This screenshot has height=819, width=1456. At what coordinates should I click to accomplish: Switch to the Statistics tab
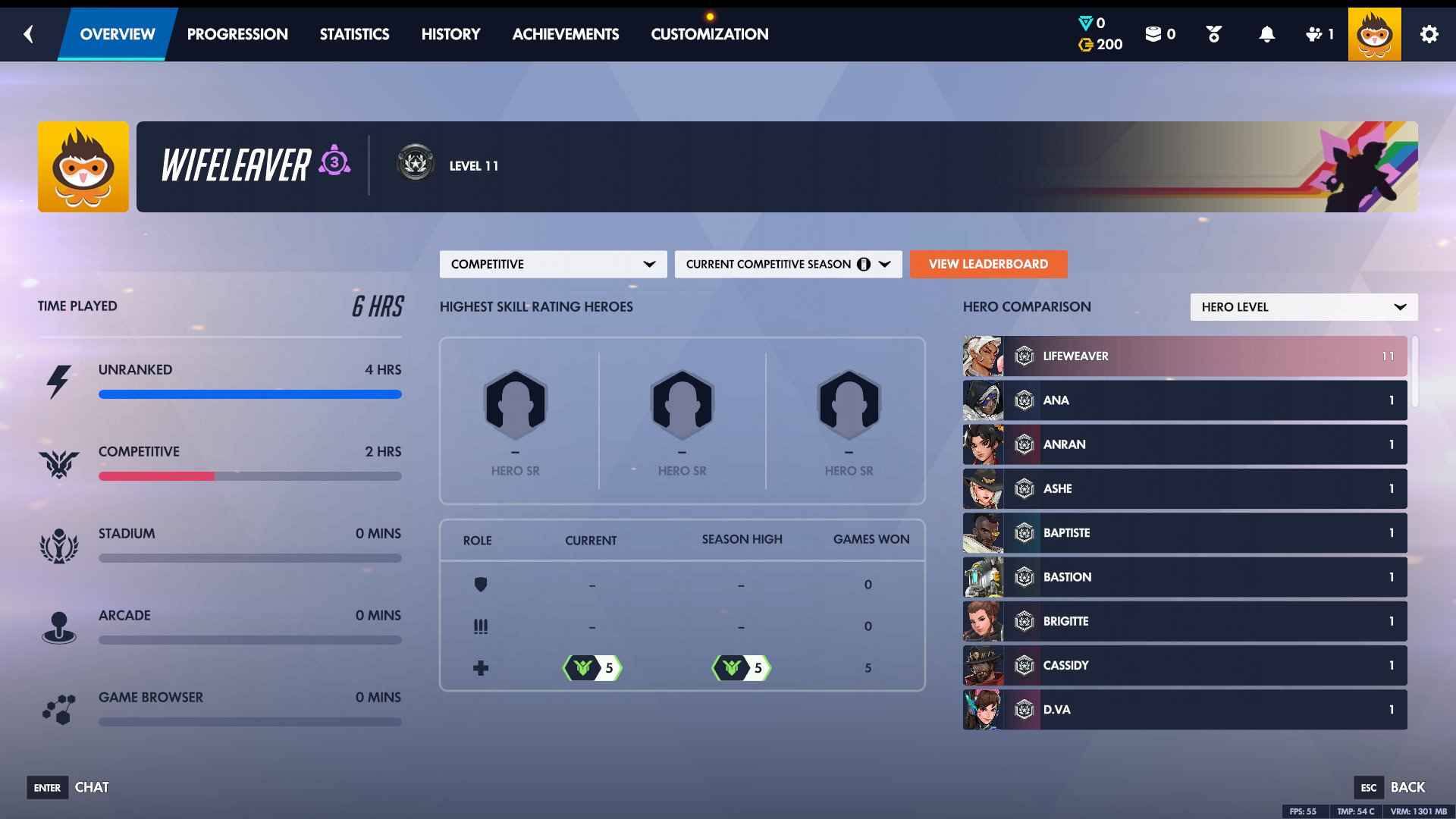(354, 33)
